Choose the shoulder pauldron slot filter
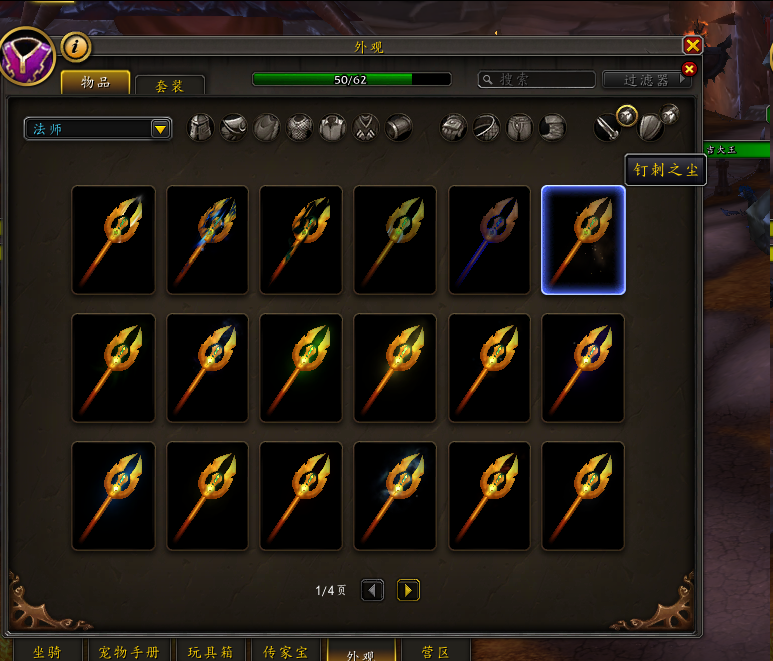This screenshot has width=773, height=661. click(233, 128)
